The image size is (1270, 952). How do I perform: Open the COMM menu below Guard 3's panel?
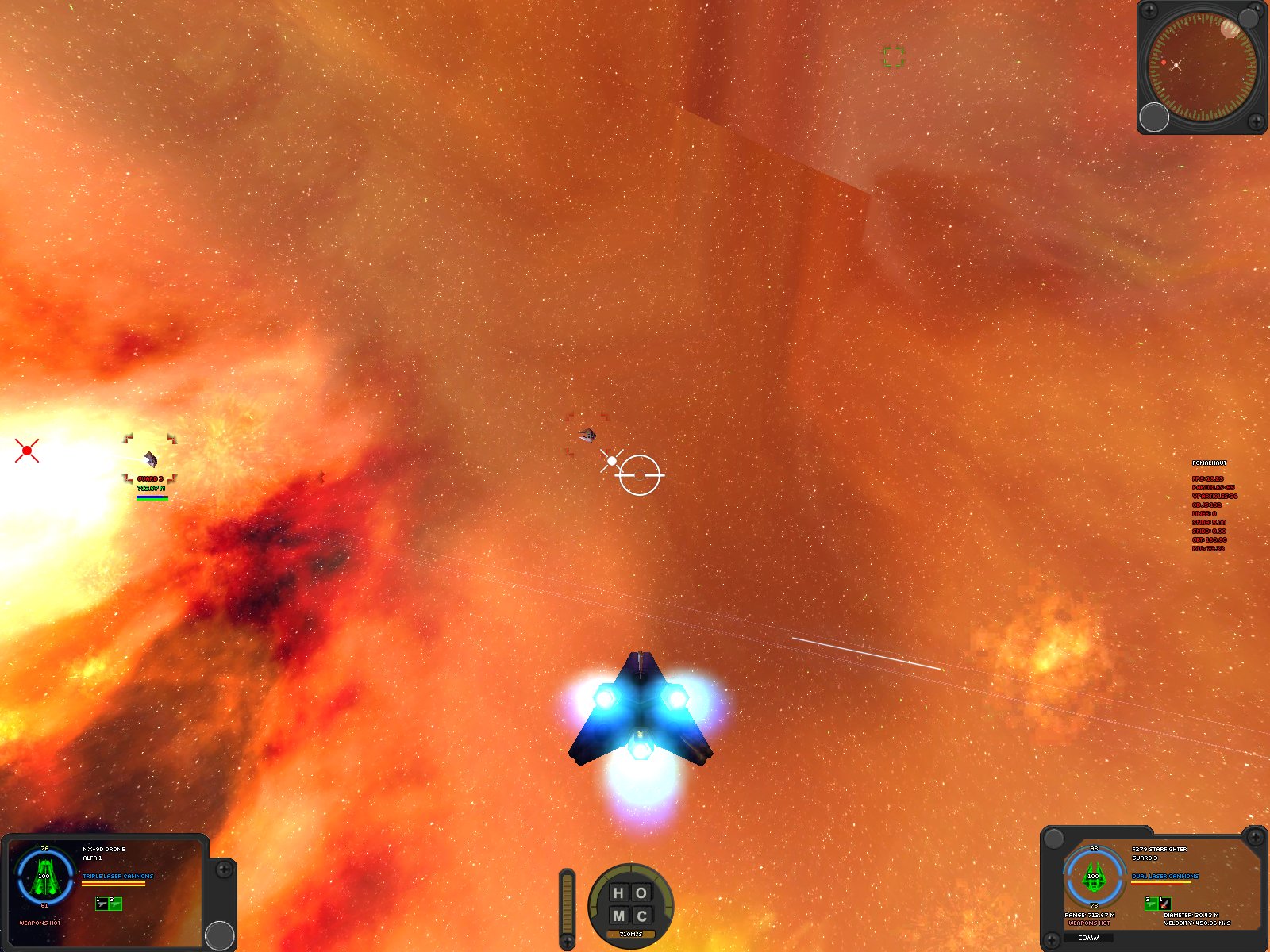tap(1089, 938)
